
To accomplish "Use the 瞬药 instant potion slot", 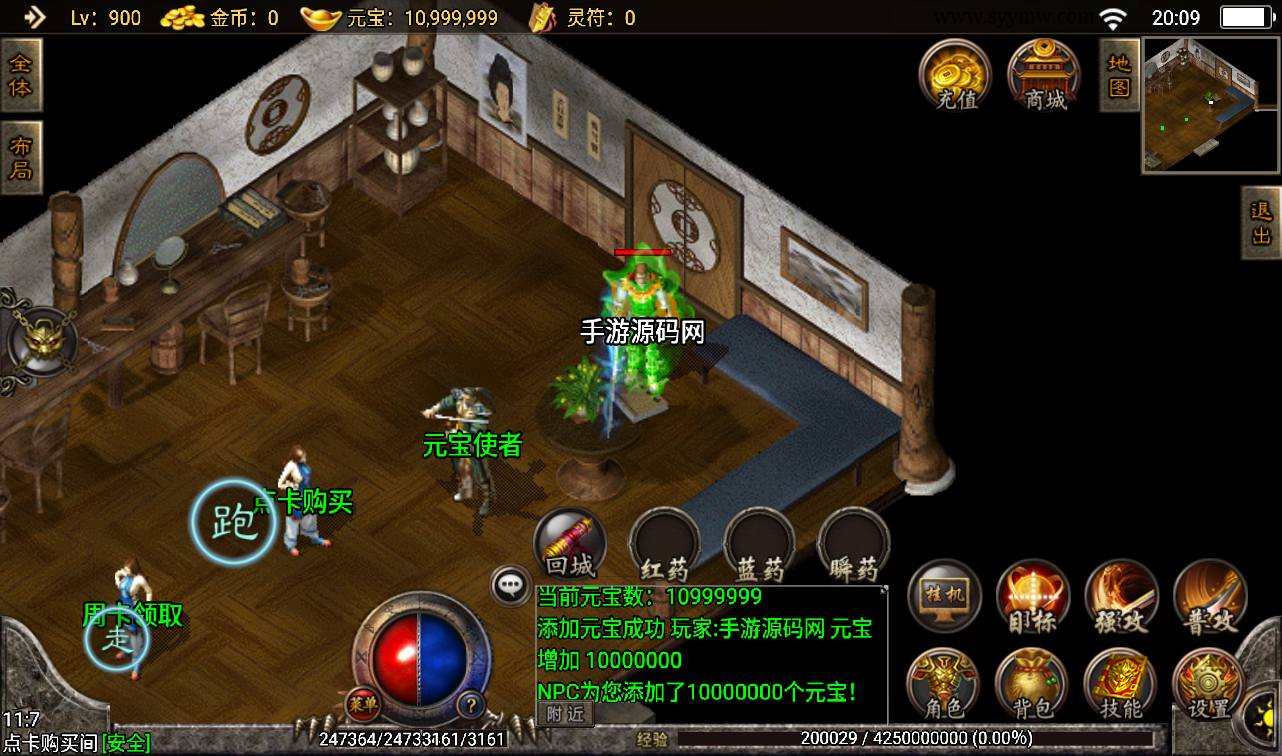I will [x=854, y=546].
